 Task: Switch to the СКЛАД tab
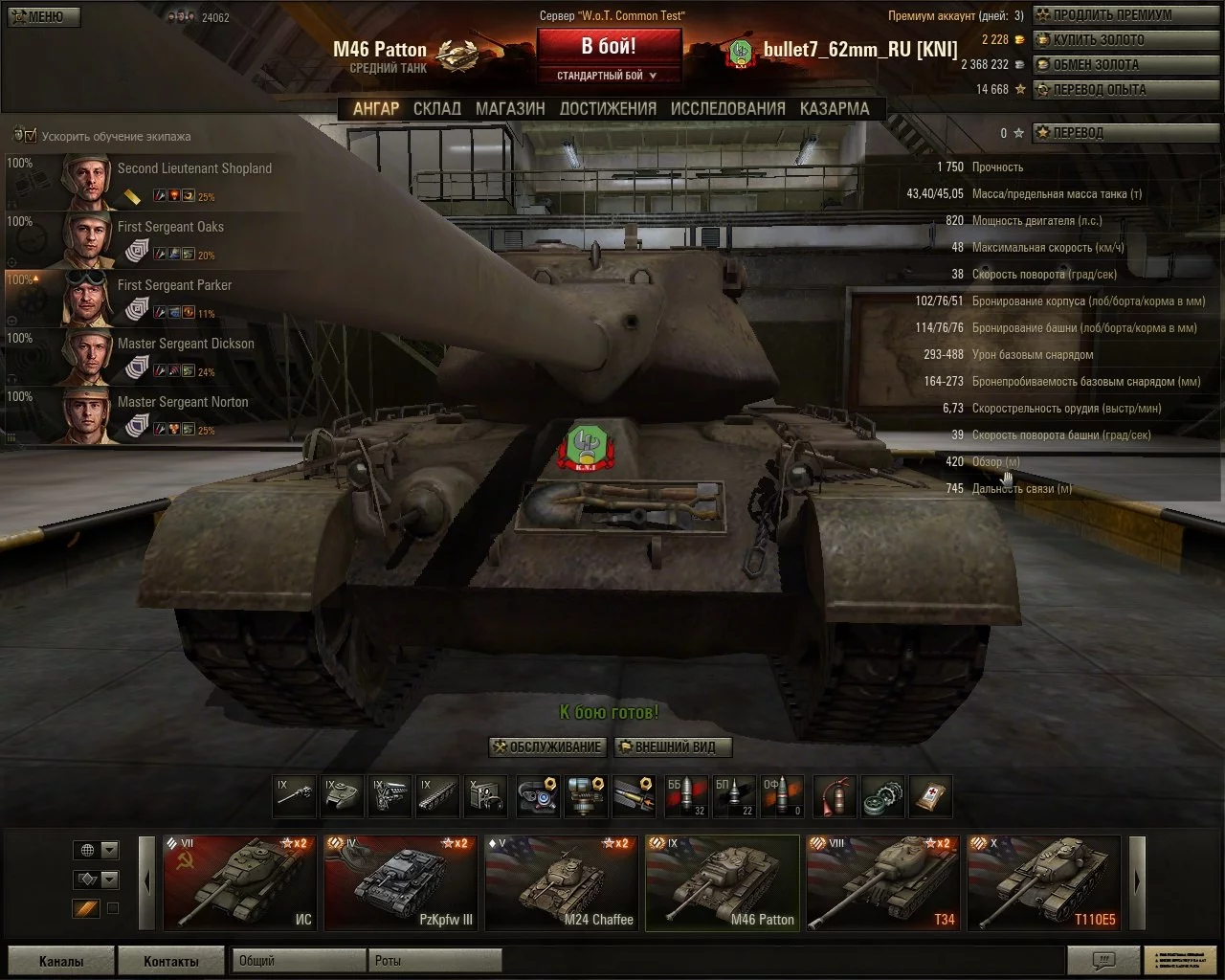click(x=436, y=109)
